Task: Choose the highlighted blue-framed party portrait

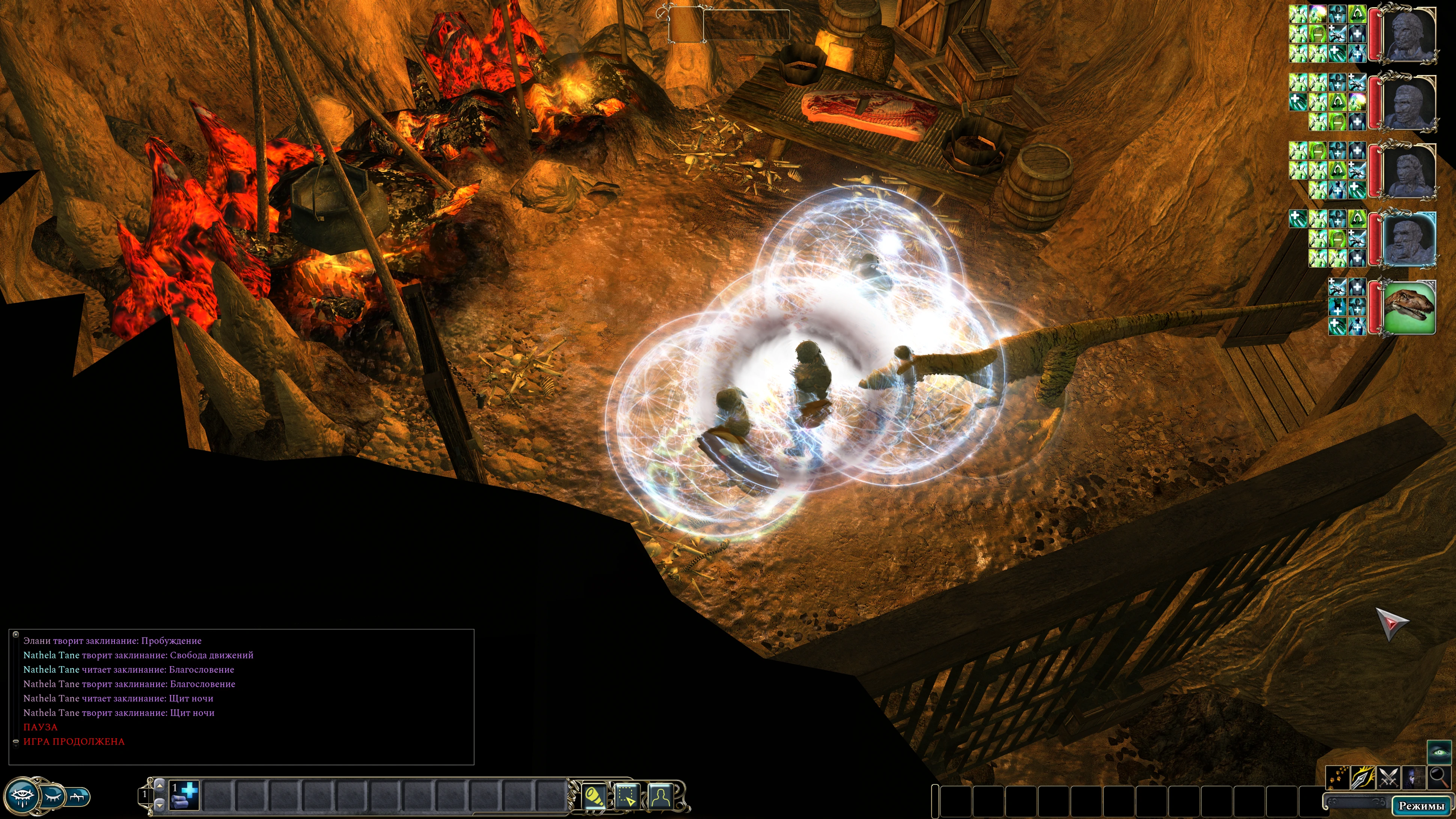Action: point(1409,239)
